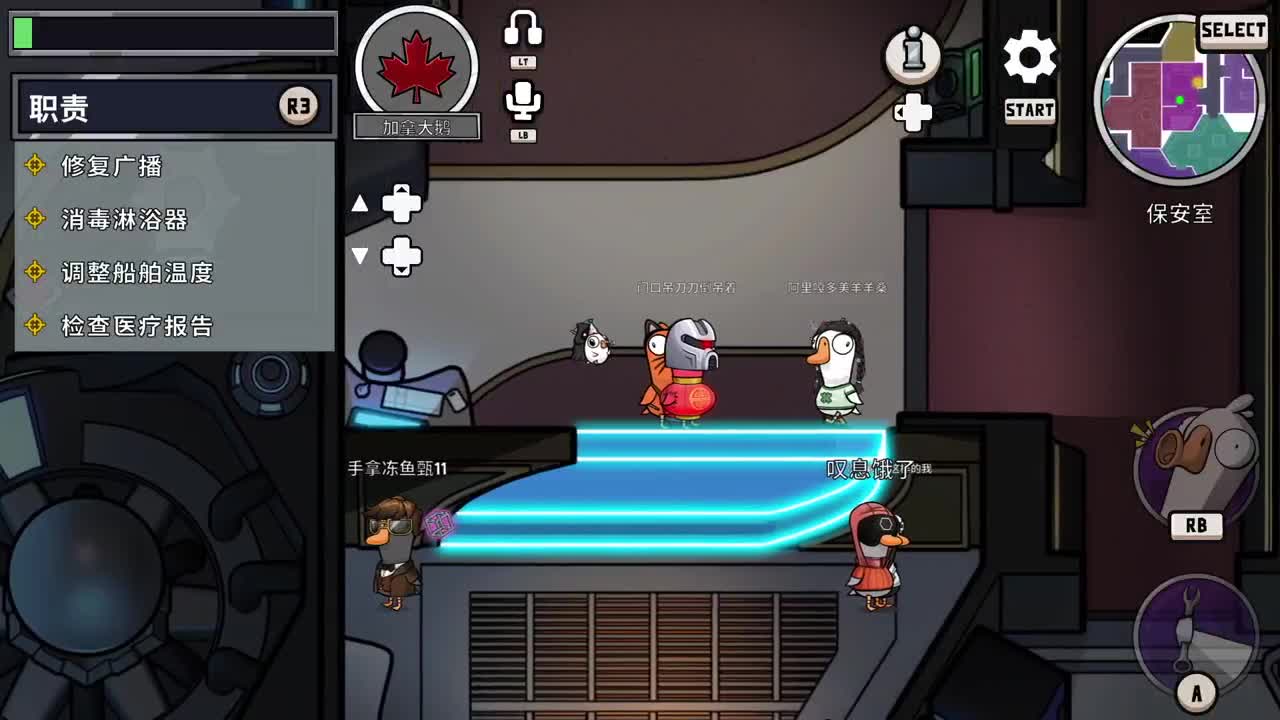
Task: Click the up arrow beside the d-pad
Action: [360, 201]
